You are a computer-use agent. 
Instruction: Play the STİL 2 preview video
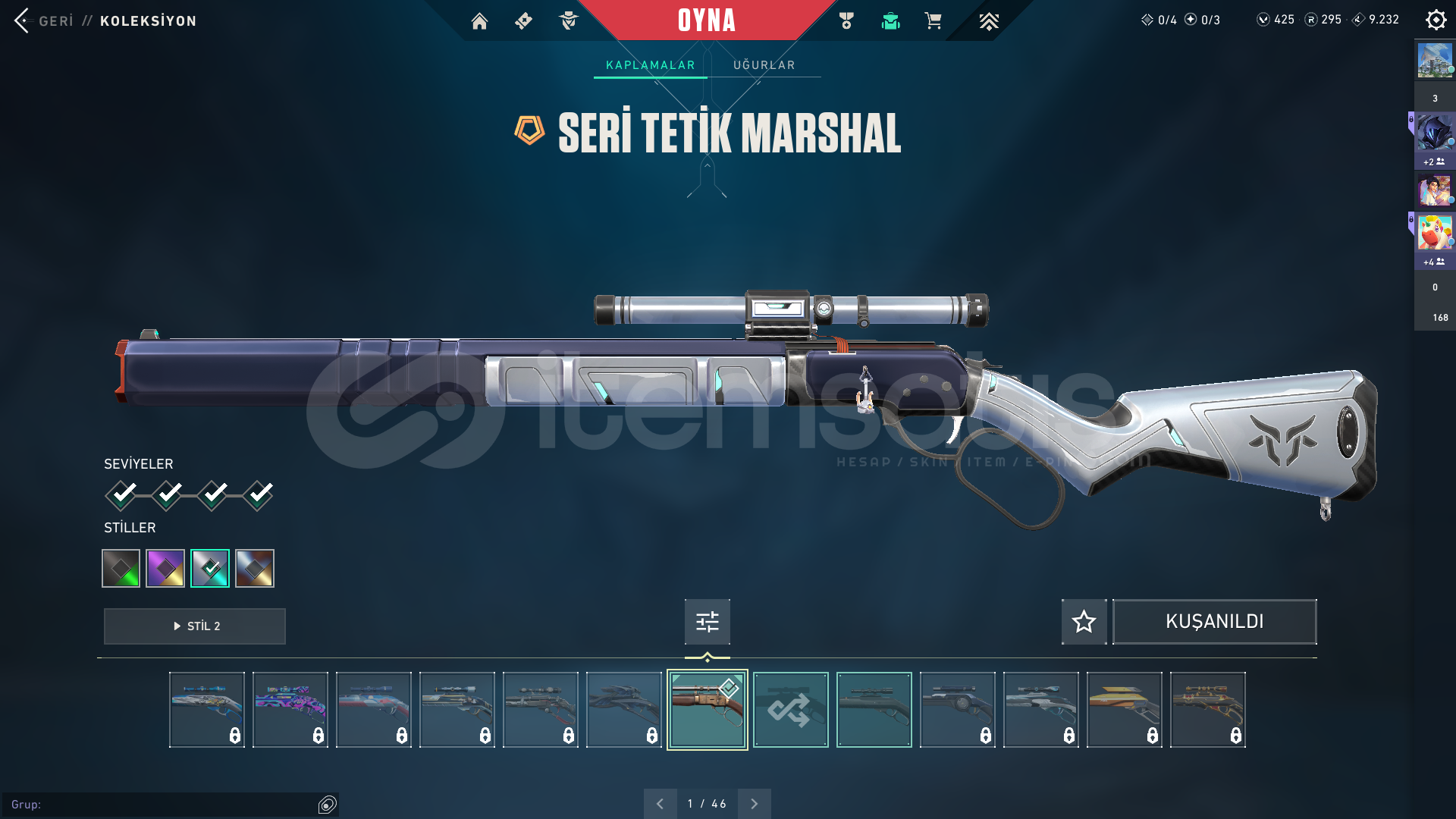(x=195, y=626)
